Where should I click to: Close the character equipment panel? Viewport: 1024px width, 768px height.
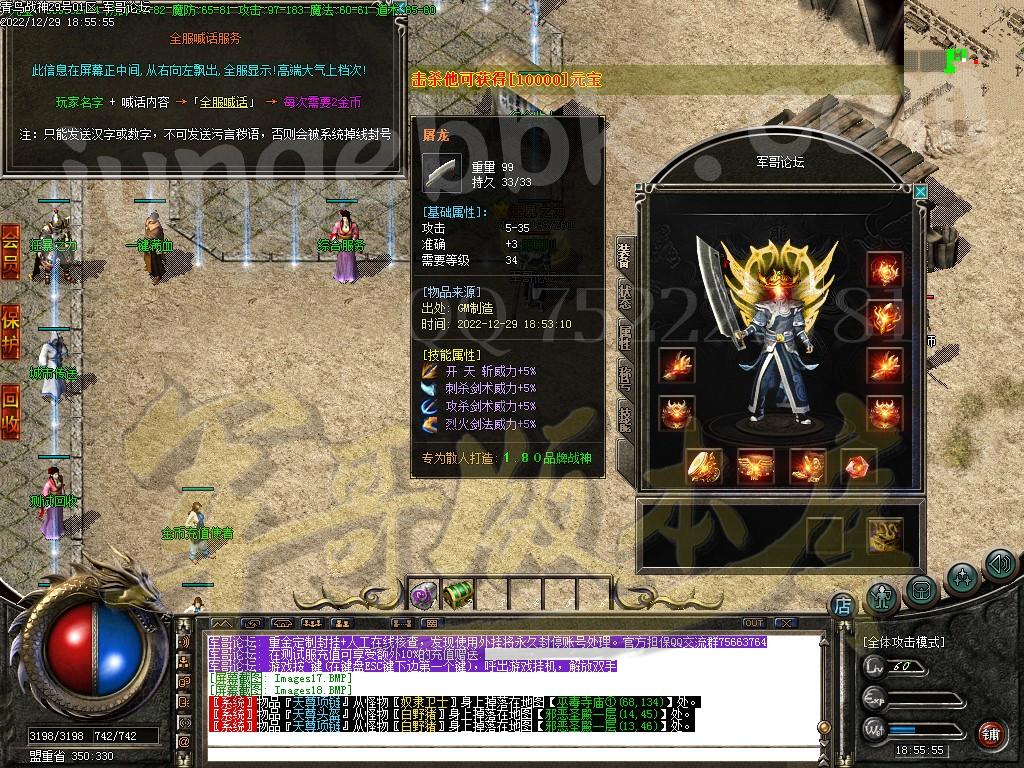click(920, 190)
